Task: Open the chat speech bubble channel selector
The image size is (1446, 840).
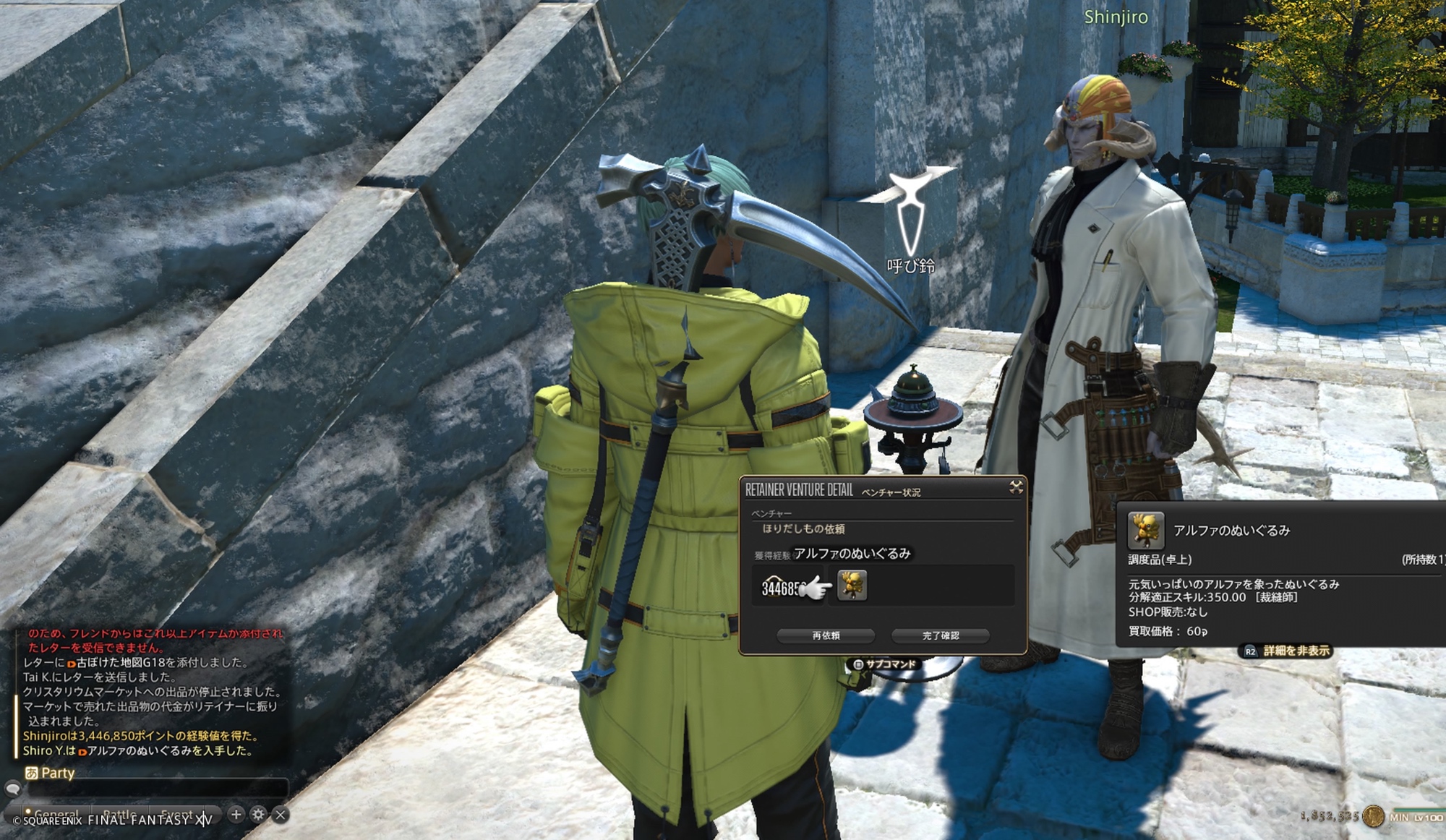Action: pyautogui.click(x=12, y=788)
